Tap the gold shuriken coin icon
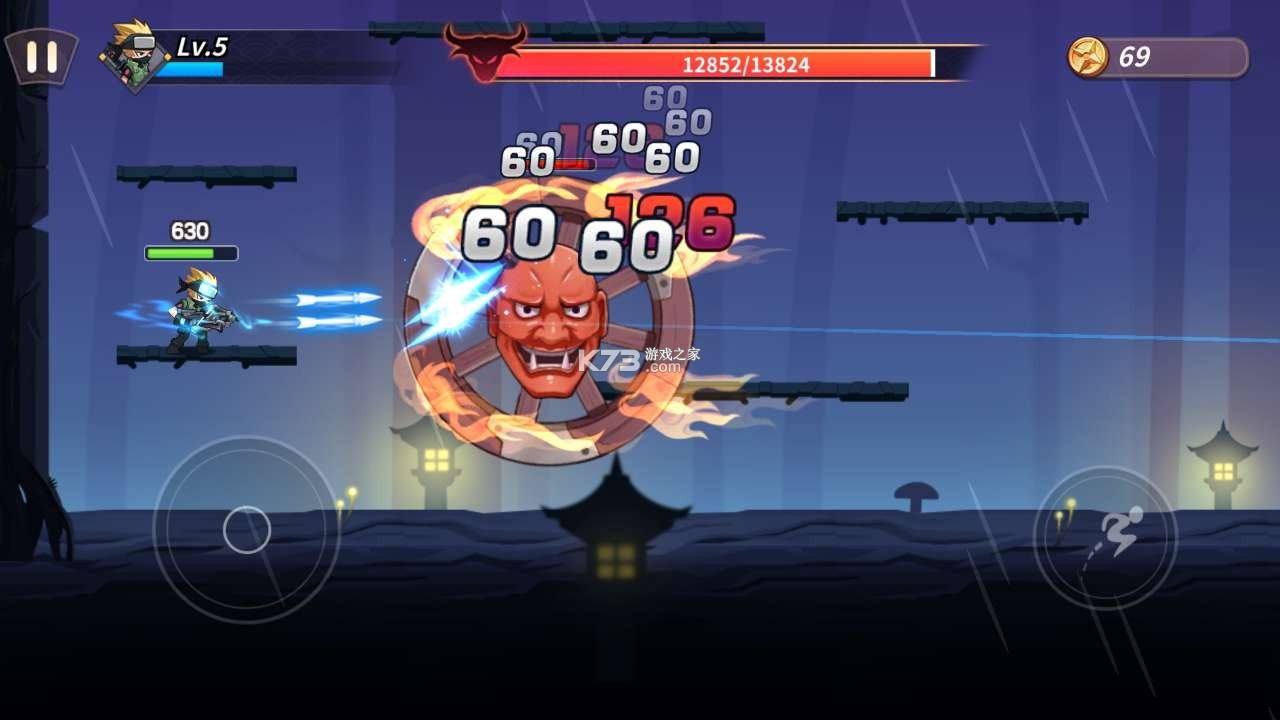1280x720 pixels. point(1087,57)
